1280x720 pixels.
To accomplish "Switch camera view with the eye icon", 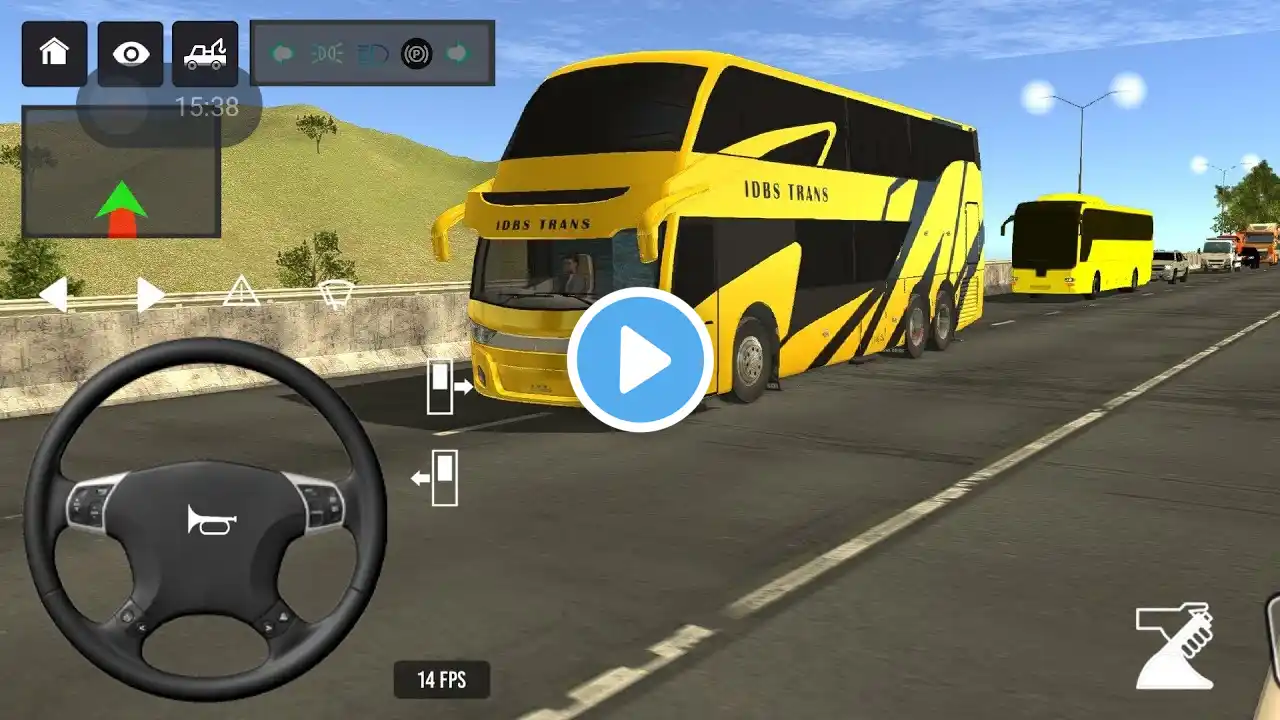I will point(130,53).
